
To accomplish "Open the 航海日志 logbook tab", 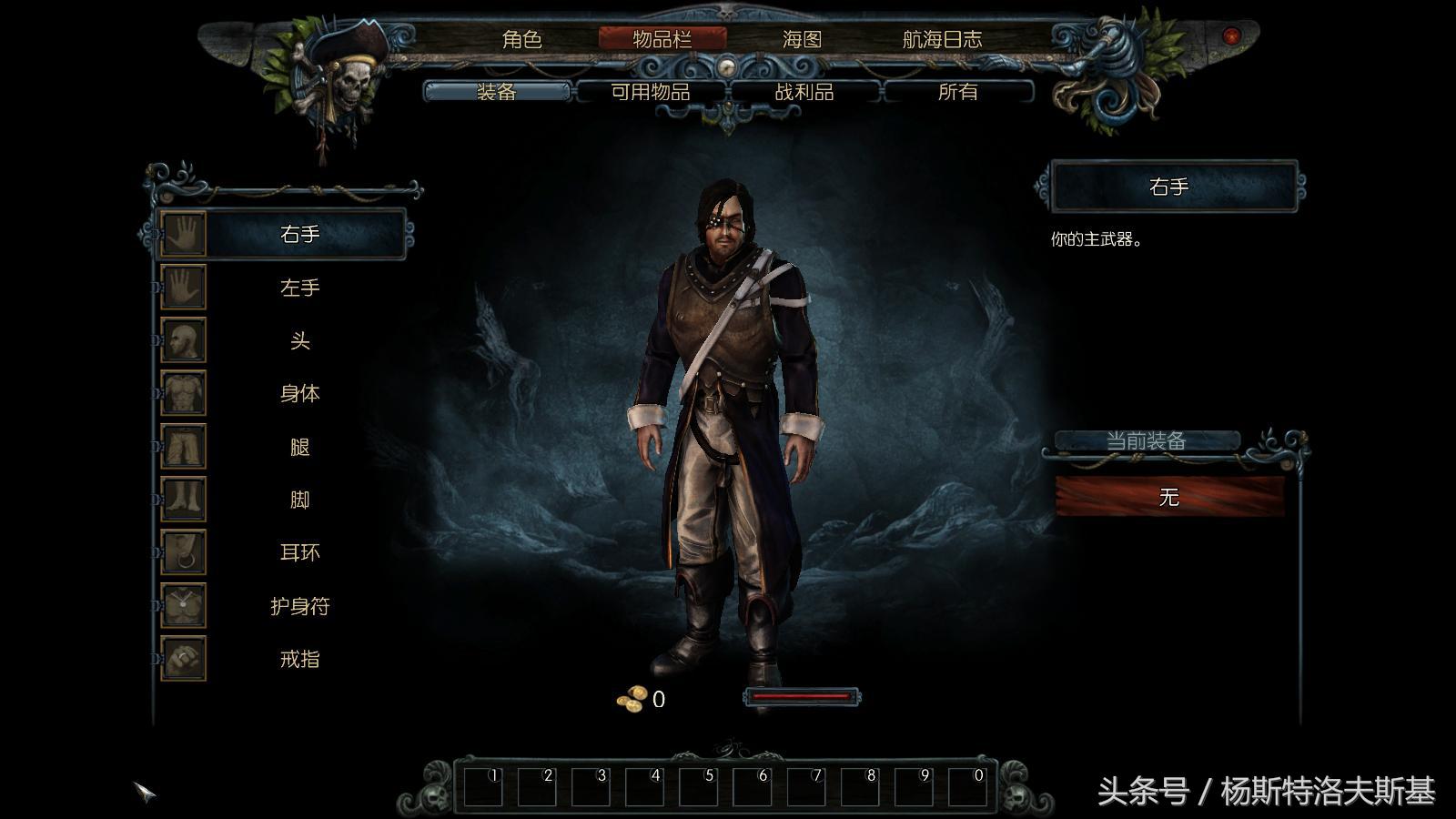I will [x=942, y=39].
